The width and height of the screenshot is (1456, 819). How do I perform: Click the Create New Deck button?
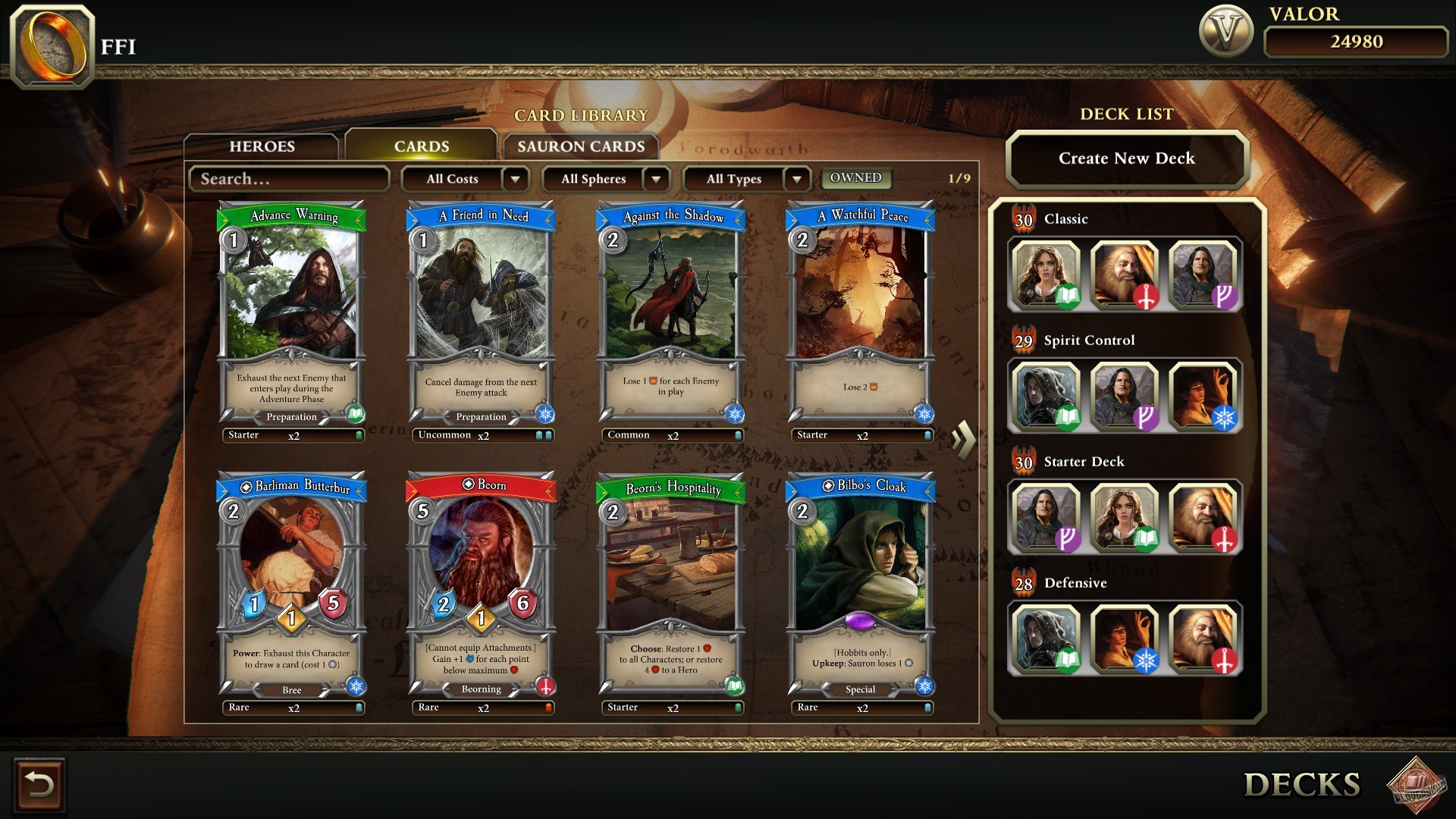click(x=1126, y=158)
